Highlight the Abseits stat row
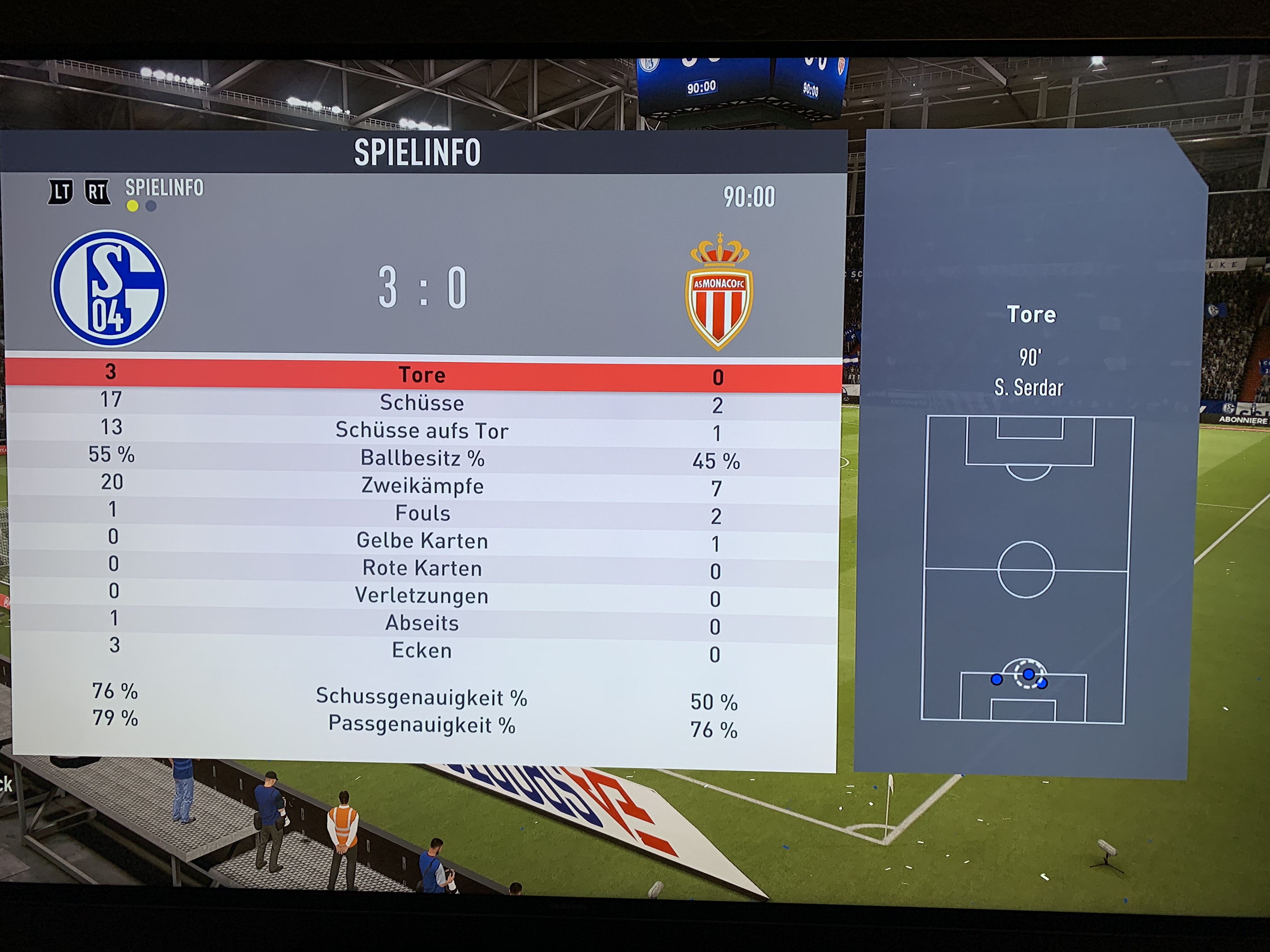 [422, 623]
